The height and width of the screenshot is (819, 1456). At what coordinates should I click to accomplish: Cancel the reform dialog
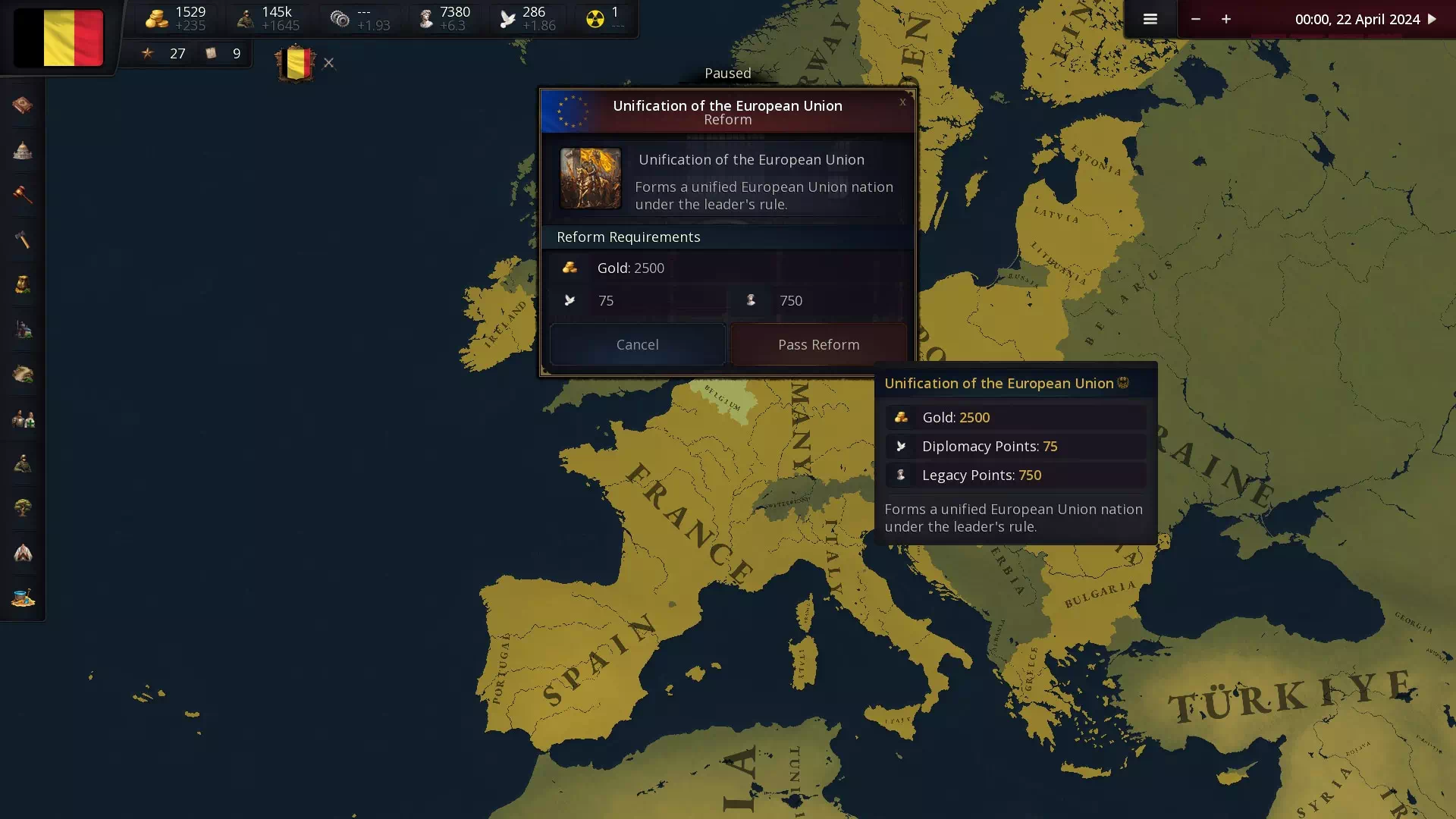click(637, 344)
